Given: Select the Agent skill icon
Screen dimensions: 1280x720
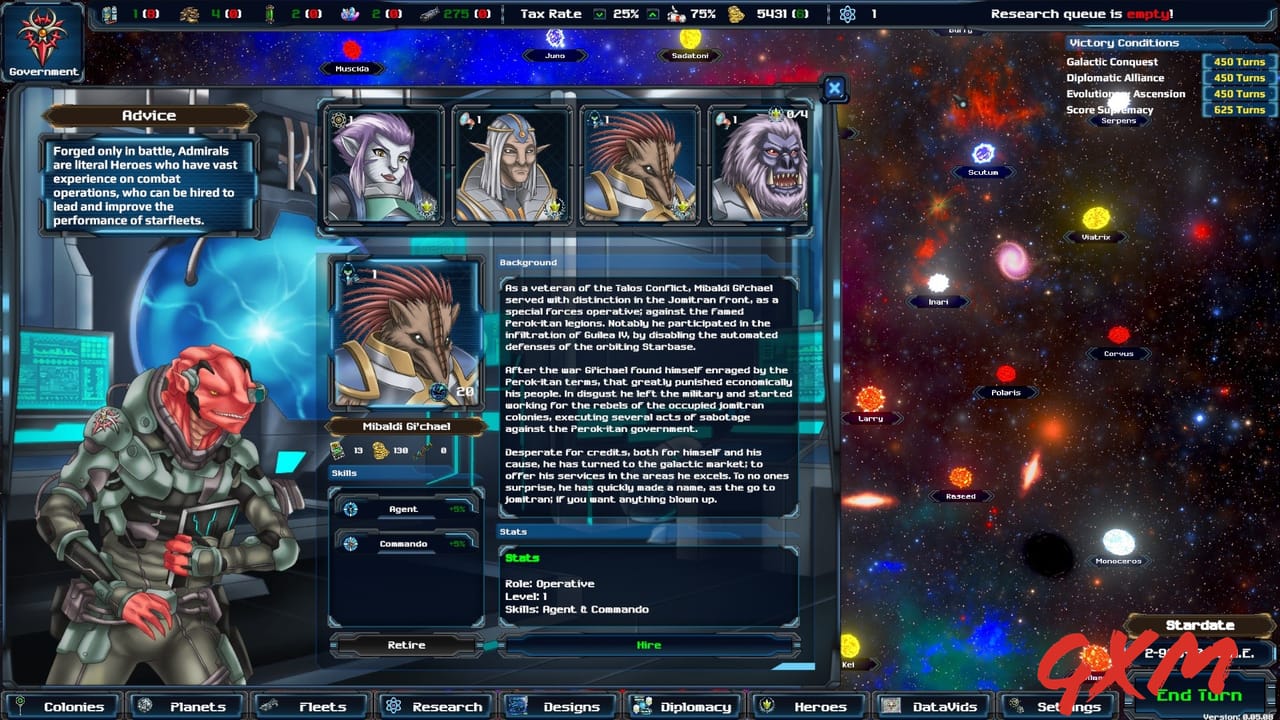Looking at the screenshot, I should (351, 509).
